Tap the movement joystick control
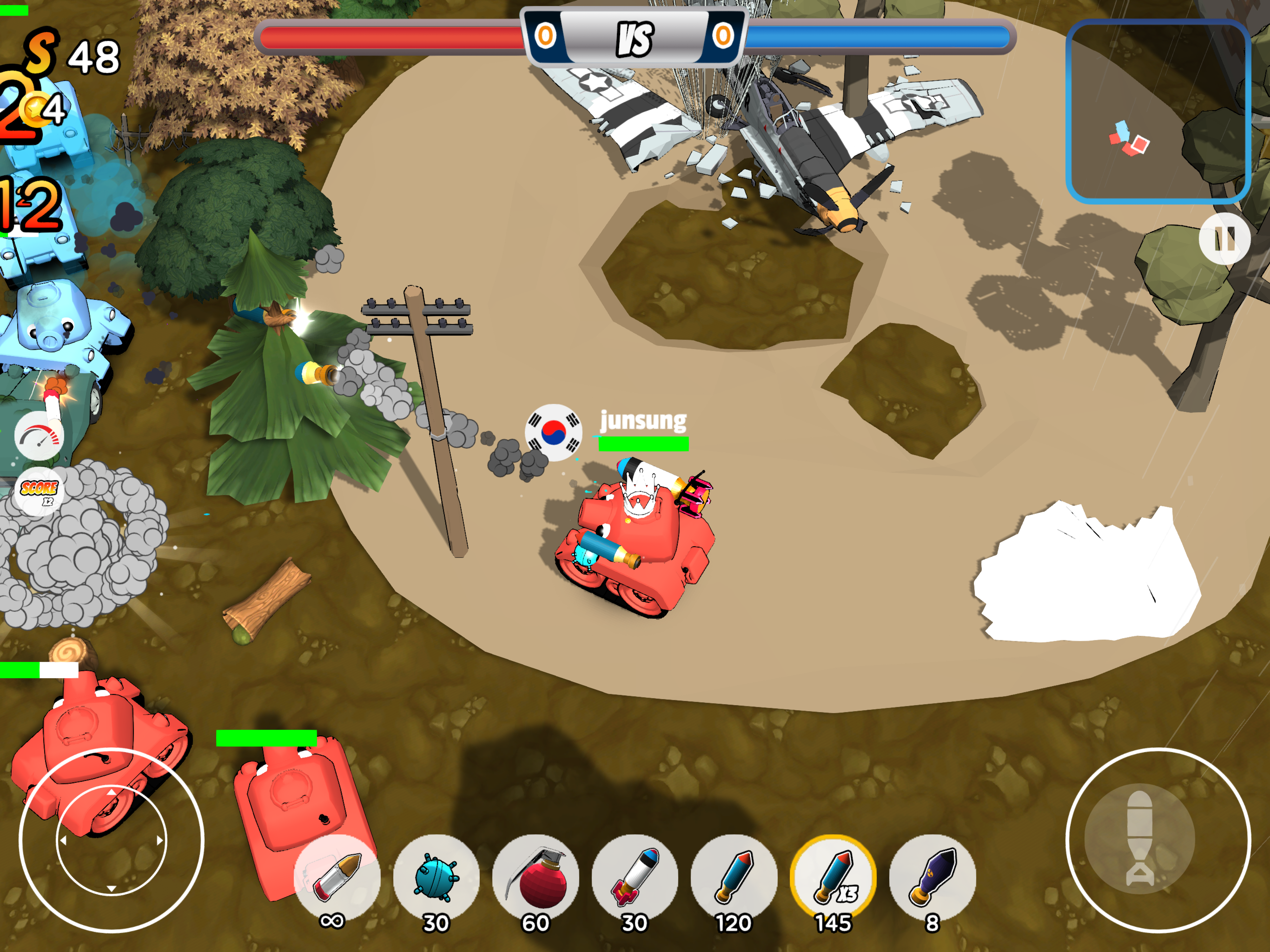The width and height of the screenshot is (1270, 952). (112, 840)
